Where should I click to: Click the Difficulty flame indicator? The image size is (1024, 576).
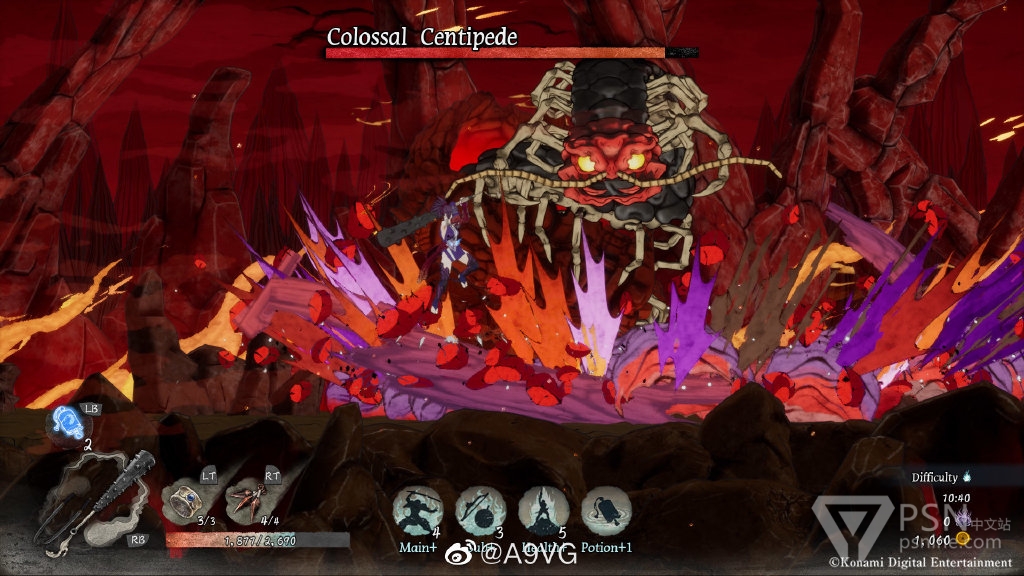click(967, 478)
